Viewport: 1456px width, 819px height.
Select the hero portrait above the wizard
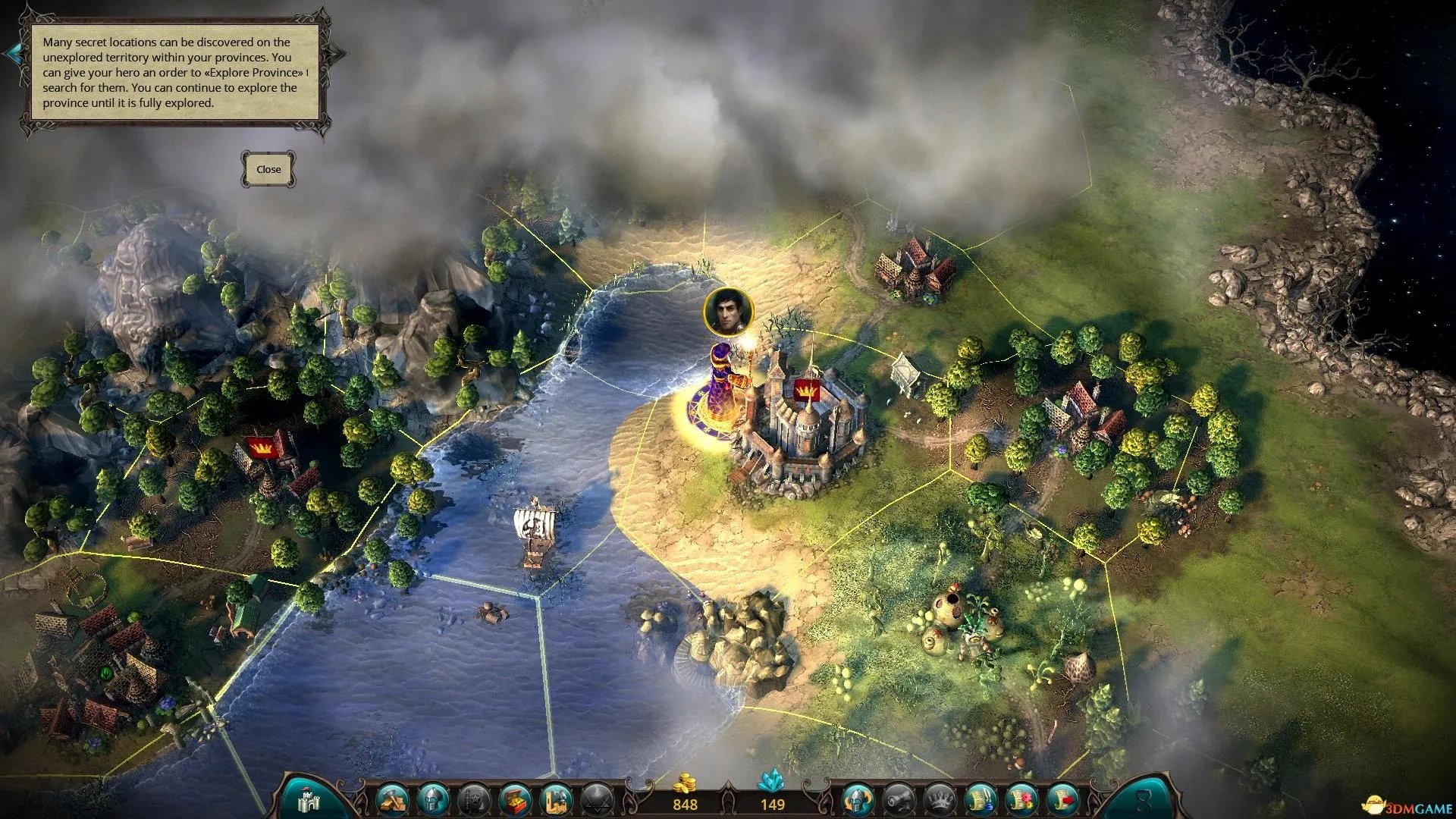tap(728, 310)
